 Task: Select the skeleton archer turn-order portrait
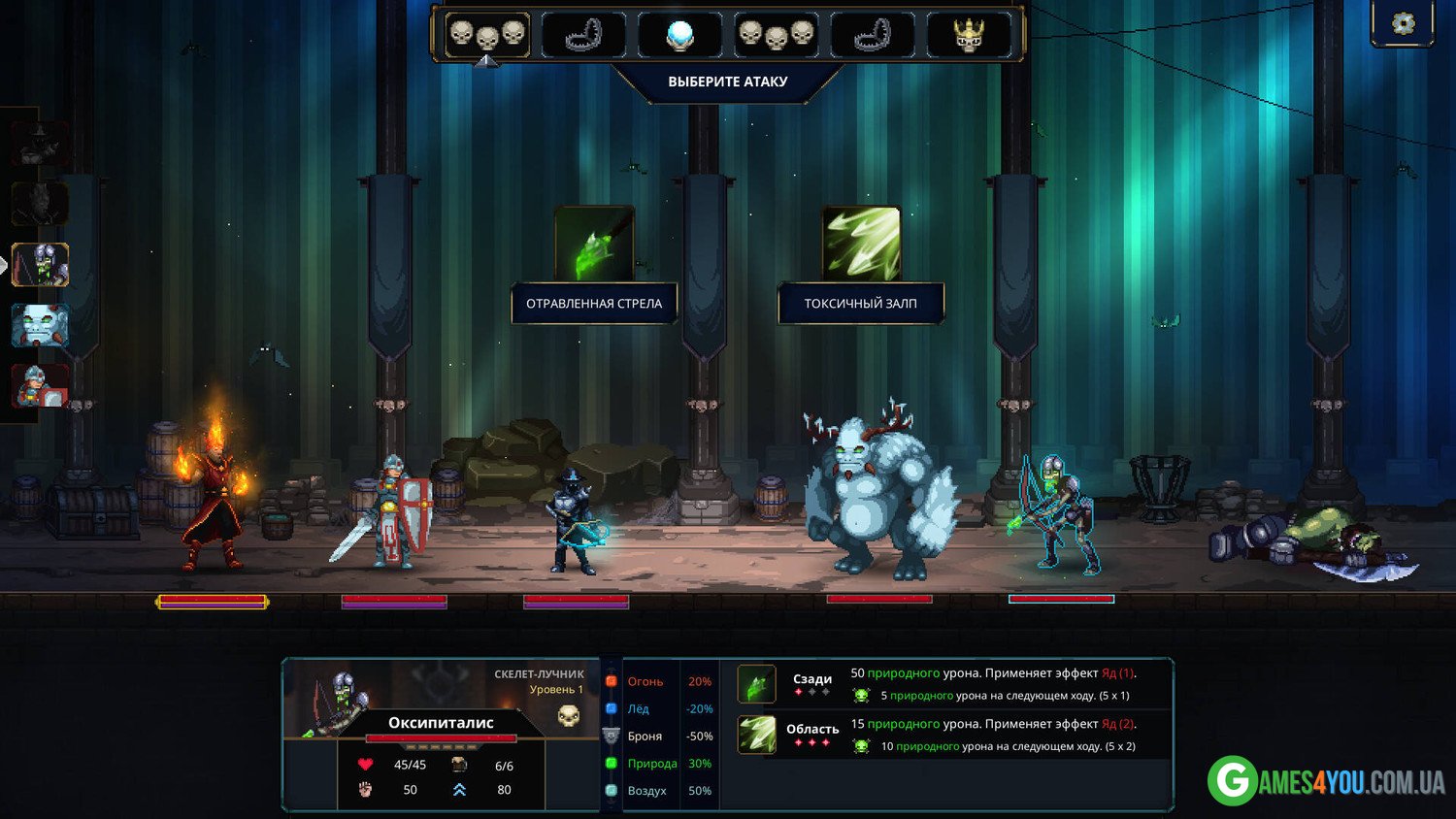point(40,265)
